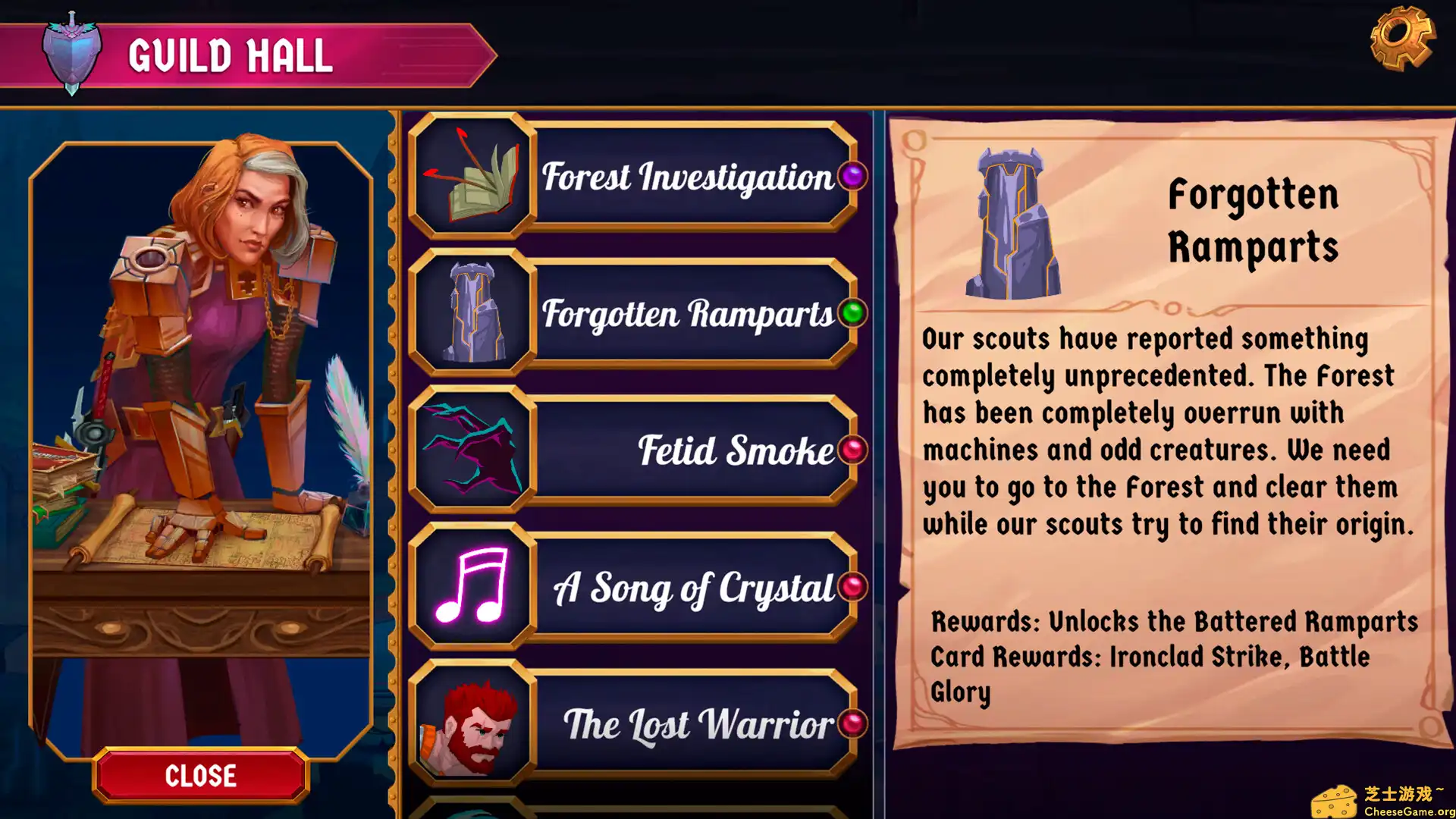Click the glowing music note icon

coord(472,588)
